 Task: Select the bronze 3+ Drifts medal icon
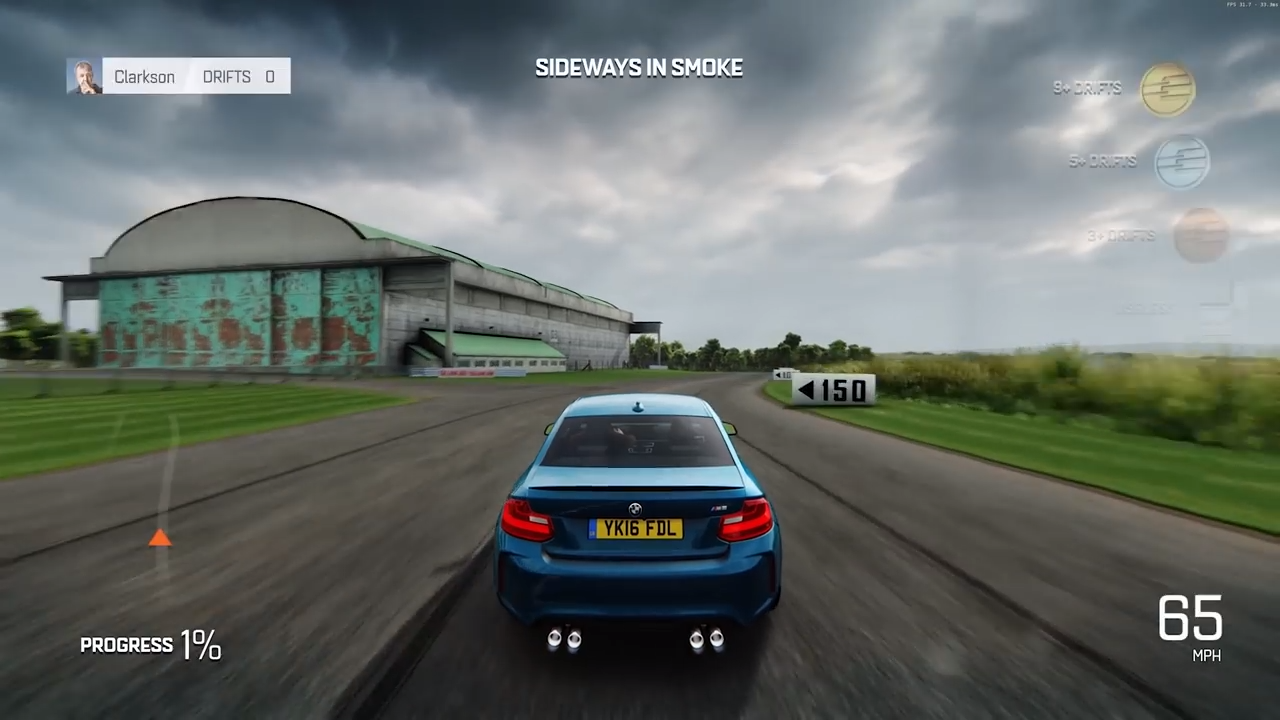click(x=1201, y=236)
